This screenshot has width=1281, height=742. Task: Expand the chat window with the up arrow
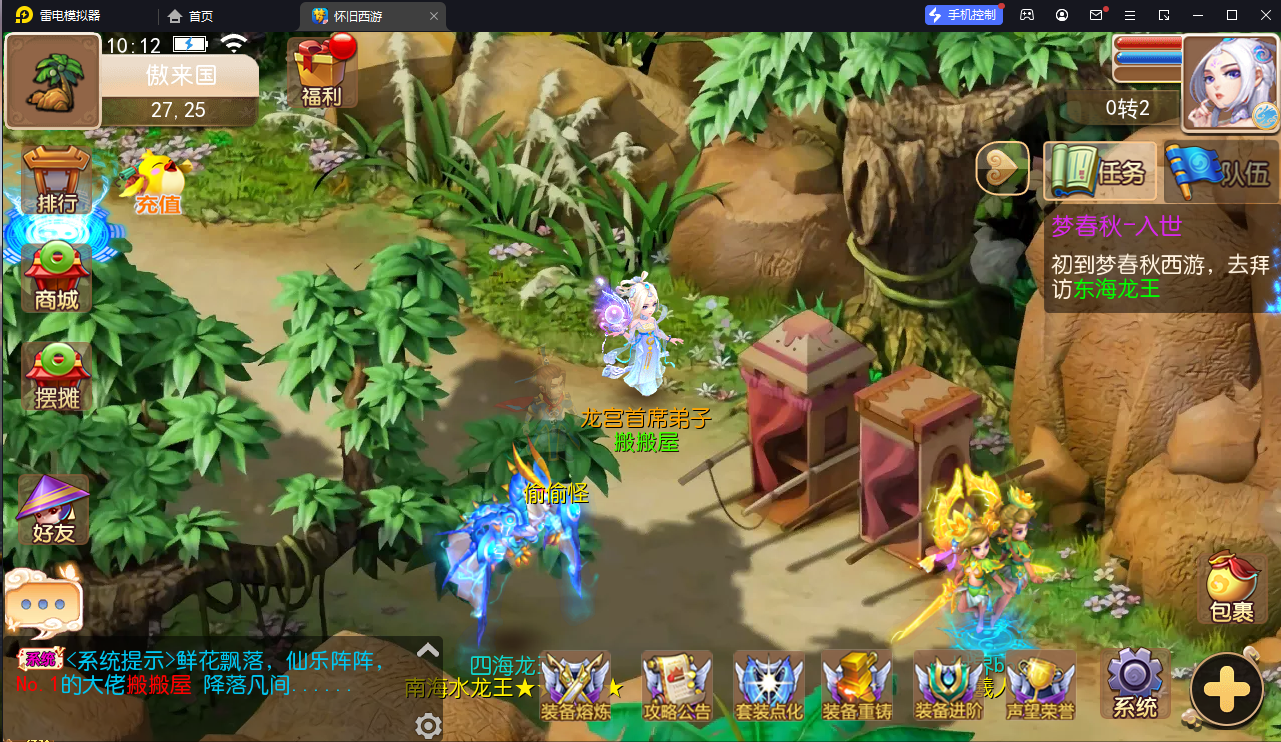point(428,650)
